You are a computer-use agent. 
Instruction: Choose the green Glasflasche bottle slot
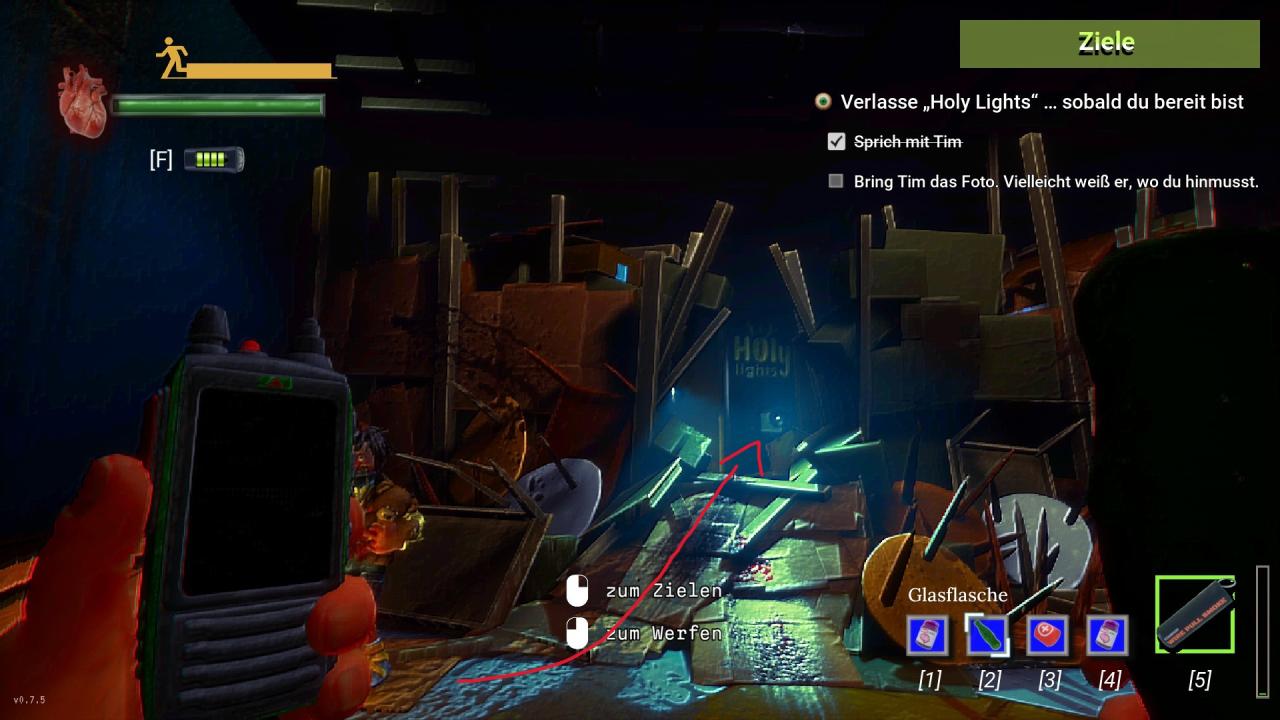point(988,636)
